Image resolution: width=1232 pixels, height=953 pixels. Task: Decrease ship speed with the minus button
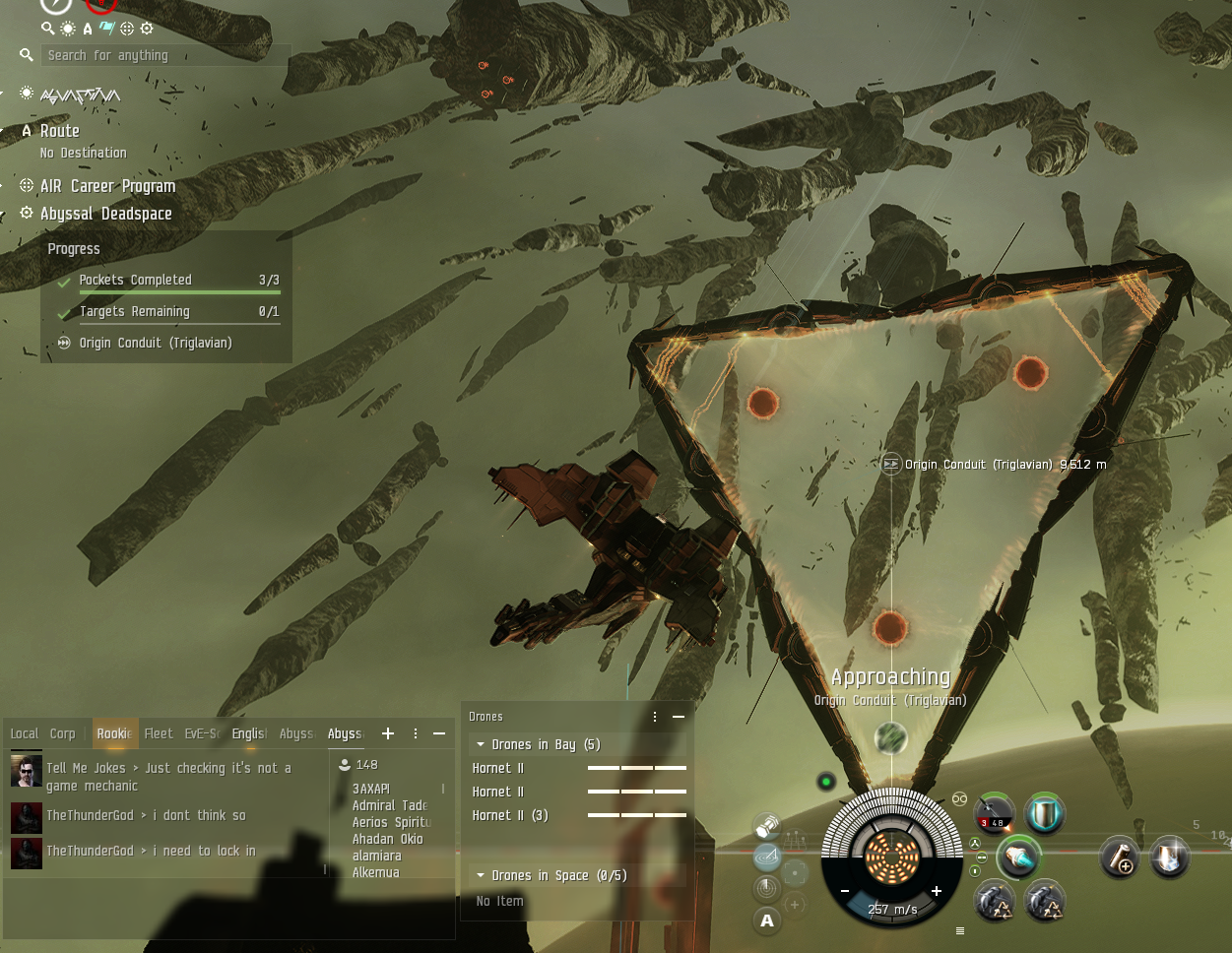click(x=845, y=891)
